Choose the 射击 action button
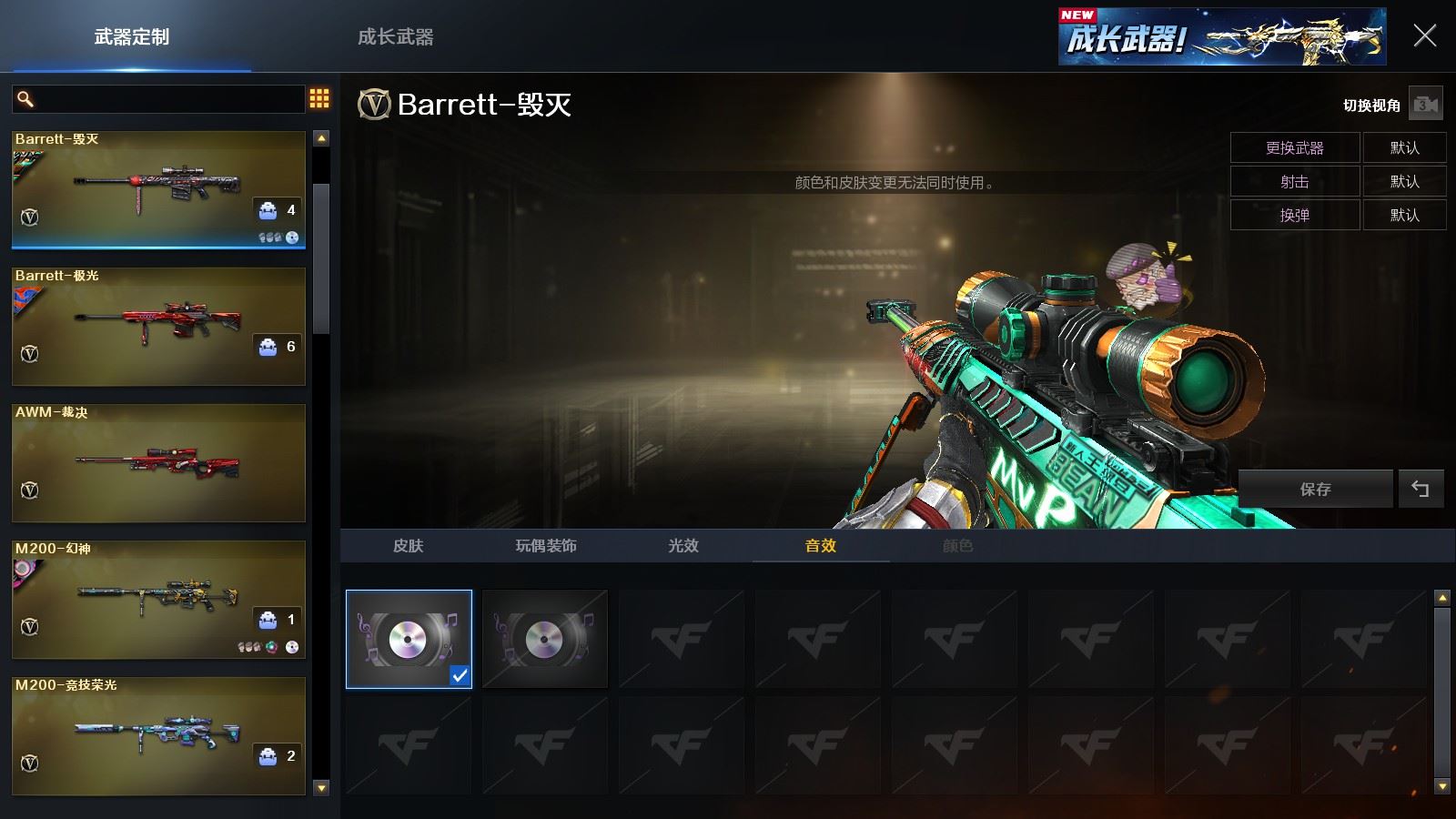The width and height of the screenshot is (1456, 819). [x=1294, y=181]
